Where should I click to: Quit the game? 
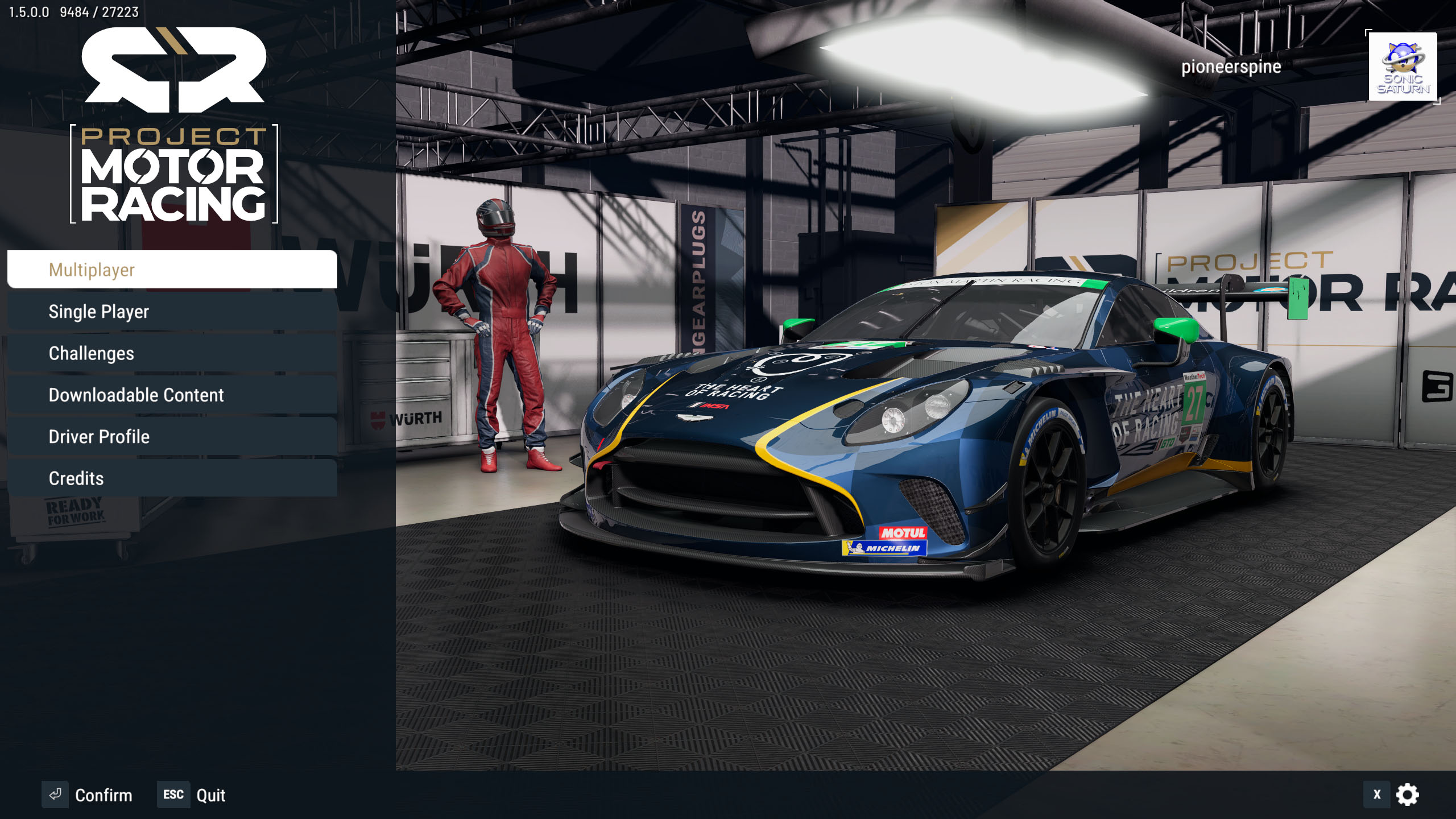[x=192, y=795]
